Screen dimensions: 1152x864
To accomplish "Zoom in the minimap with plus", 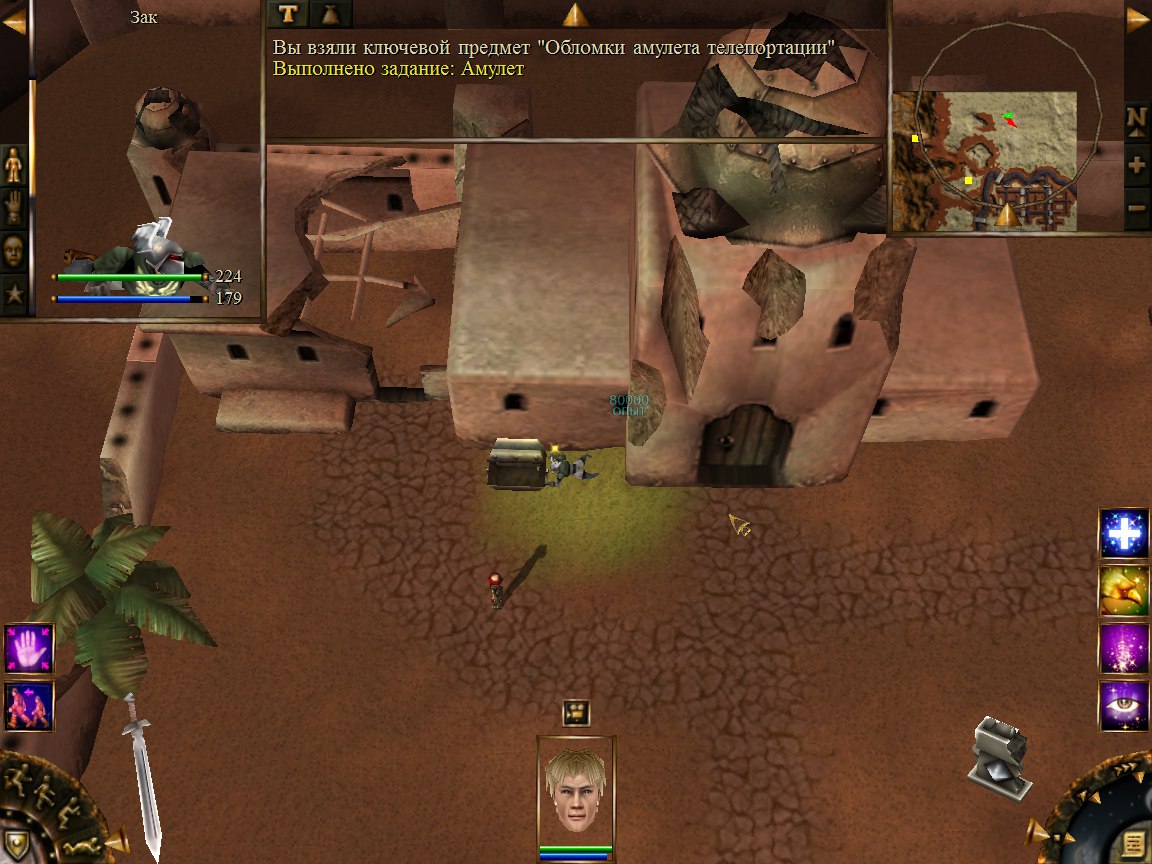I will [x=1136, y=165].
